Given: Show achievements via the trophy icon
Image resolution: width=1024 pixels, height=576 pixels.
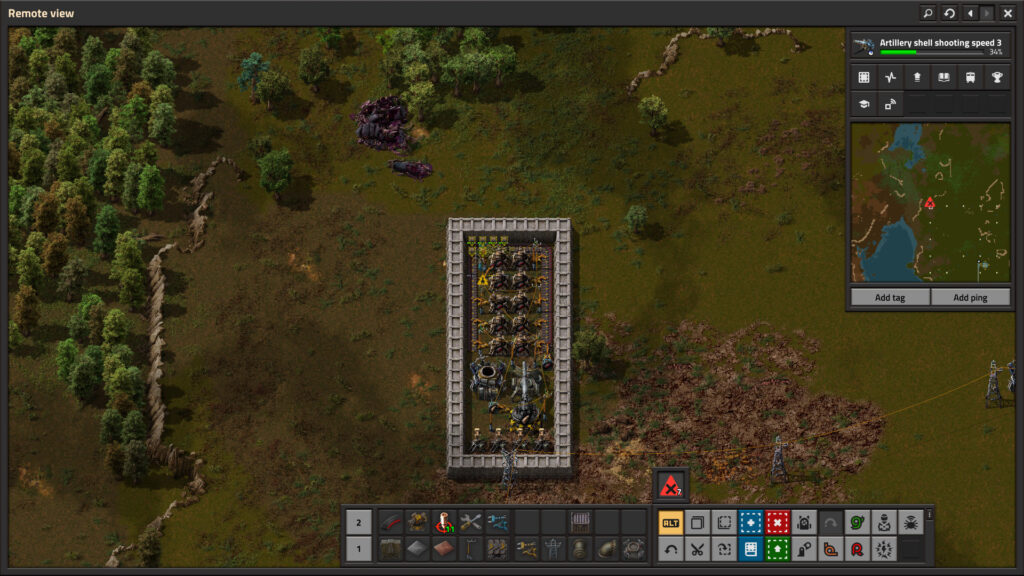Looking at the screenshot, I should [996, 77].
